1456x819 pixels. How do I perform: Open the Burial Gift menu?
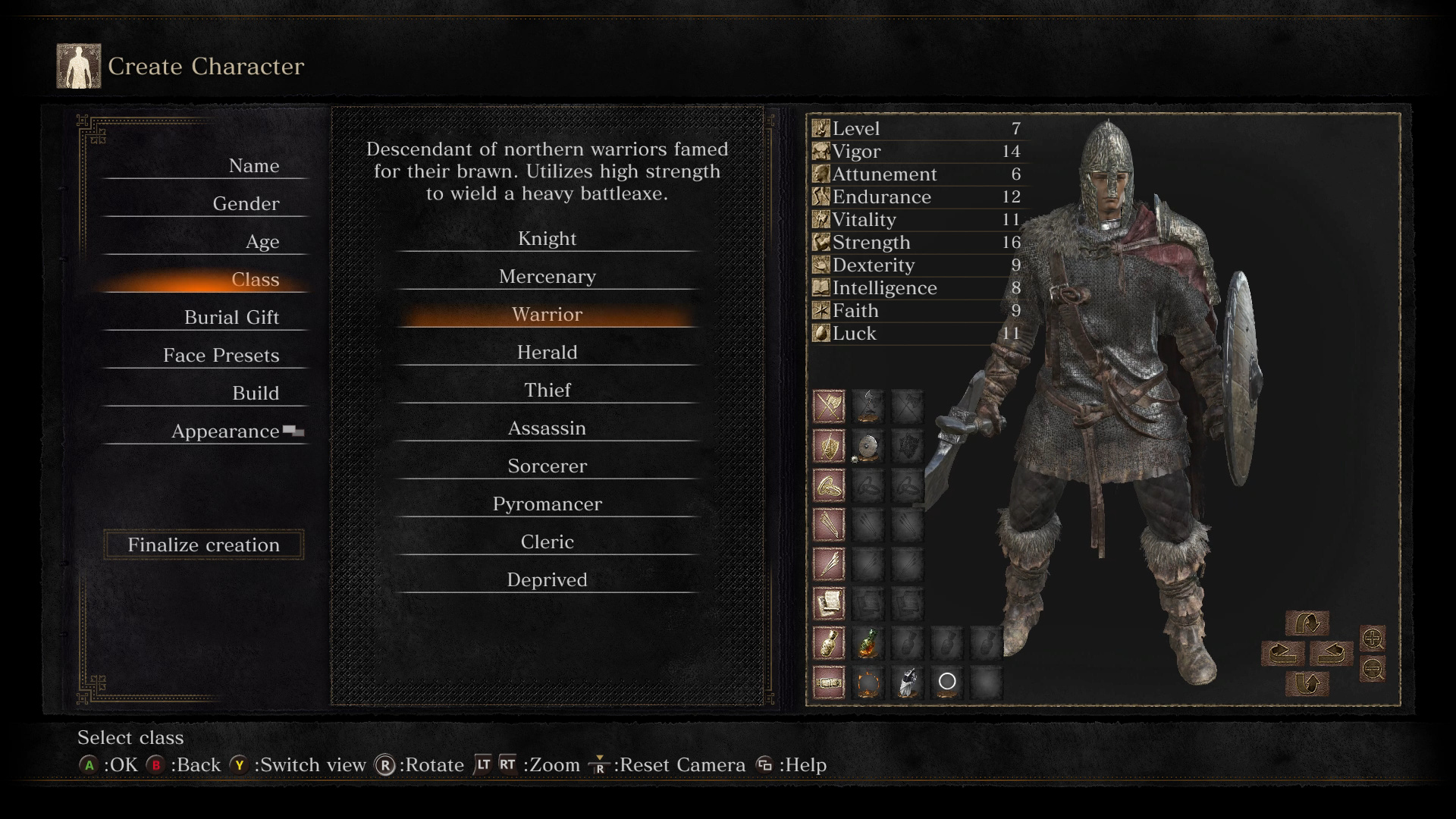[x=231, y=318]
